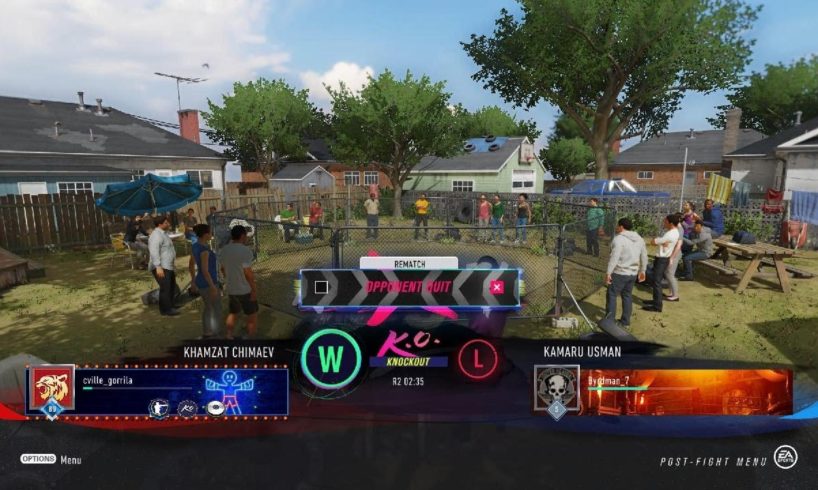The width and height of the screenshot is (818, 490).
Task: Click the skull emblem player avatar
Action: [556, 389]
